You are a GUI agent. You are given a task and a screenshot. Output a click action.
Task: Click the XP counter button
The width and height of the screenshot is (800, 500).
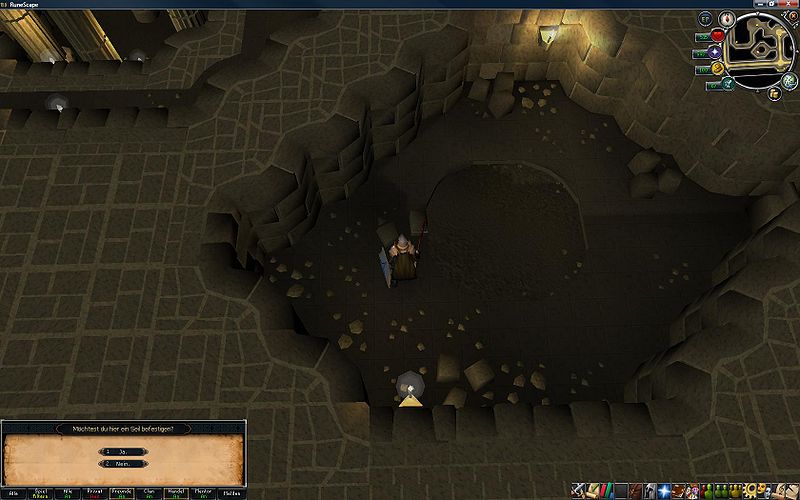click(704, 19)
